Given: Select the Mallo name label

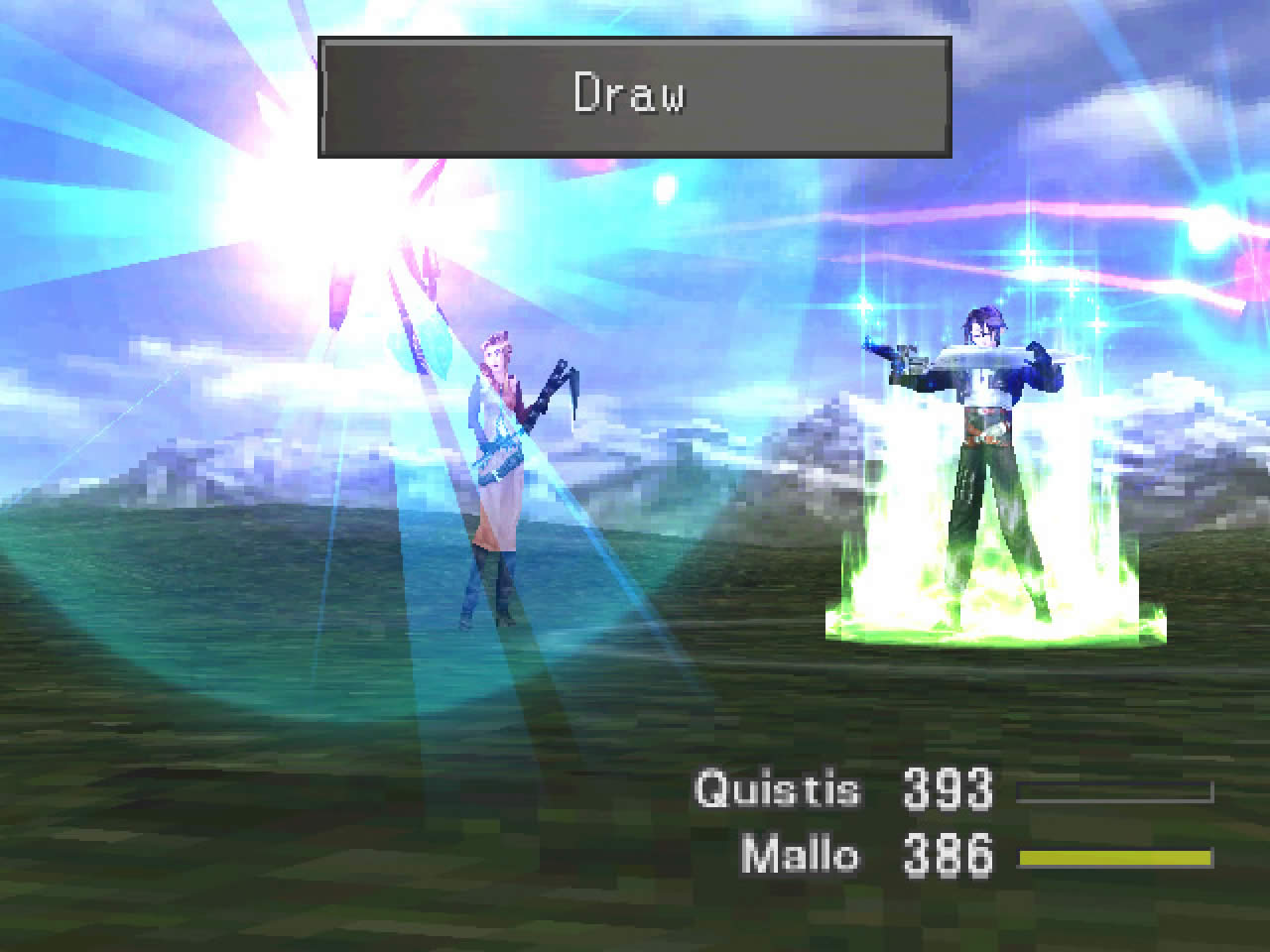Looking at the screenshot, I should click(801, 853).
